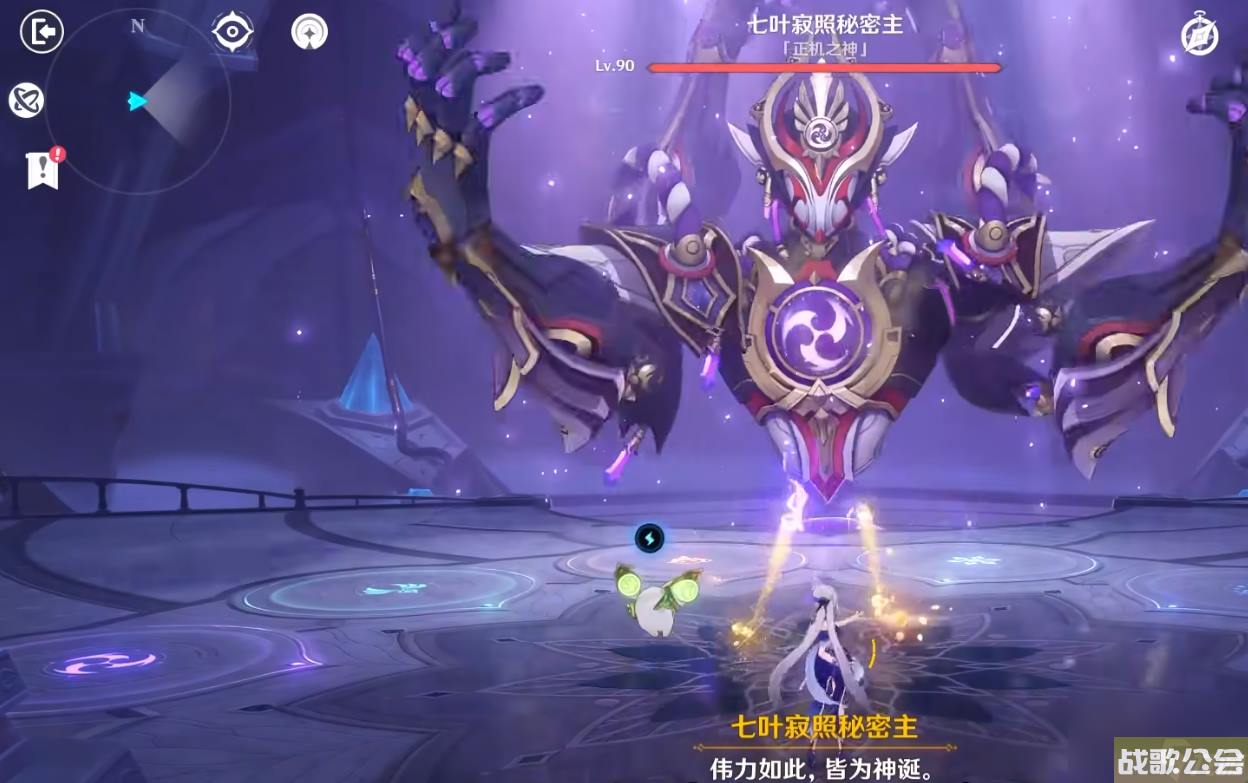Open the Adventurer Handbook compass icon
Viewport: 1248px width, 783px height.
(1199, 36)
